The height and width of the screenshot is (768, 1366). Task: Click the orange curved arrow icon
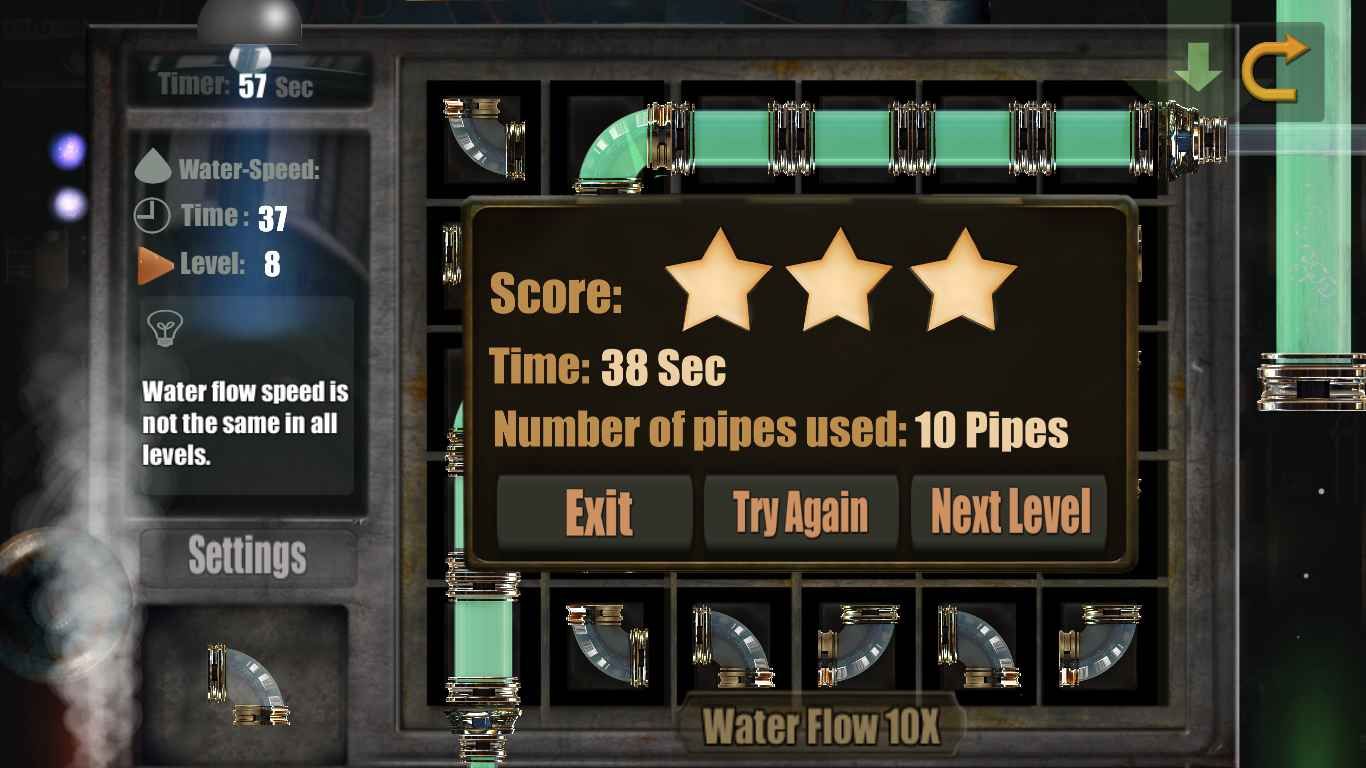tap(1275, 66)
